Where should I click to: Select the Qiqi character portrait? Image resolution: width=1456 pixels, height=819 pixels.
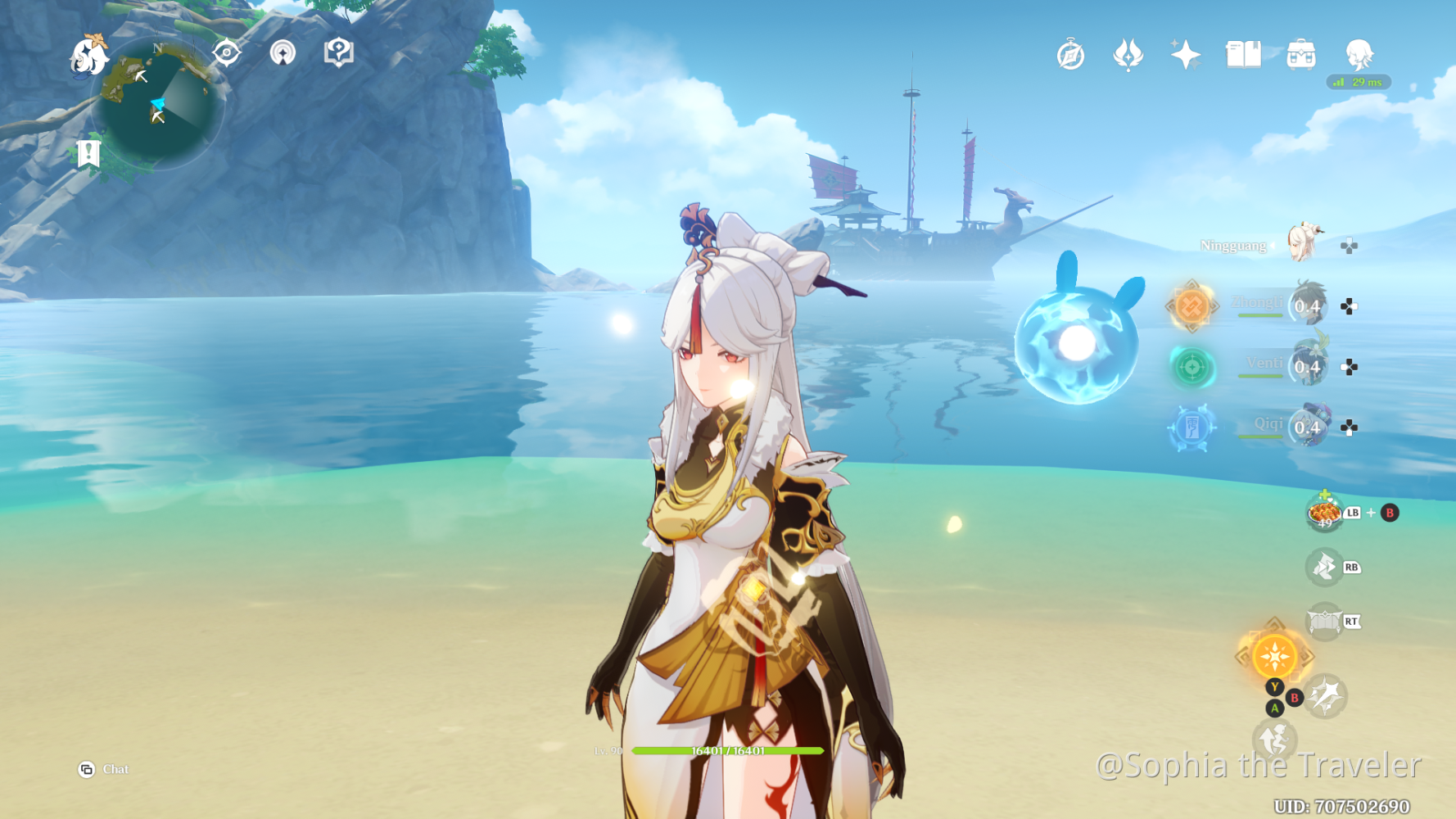(1309, 427)
